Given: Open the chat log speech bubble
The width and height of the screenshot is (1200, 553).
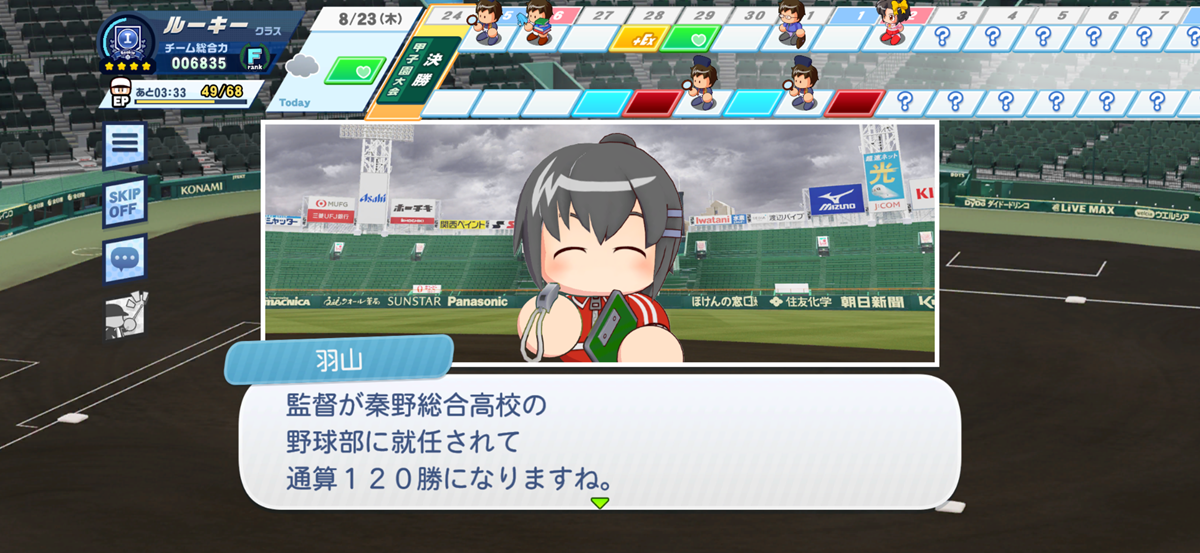Looking at the screenshot, I should (x=125, y=260).
